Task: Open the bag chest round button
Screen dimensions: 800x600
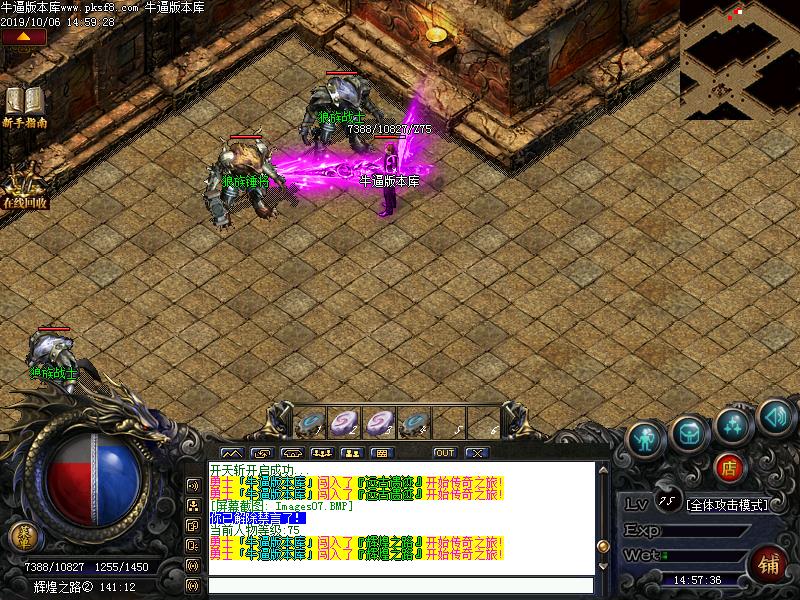Action: point(689,431)
